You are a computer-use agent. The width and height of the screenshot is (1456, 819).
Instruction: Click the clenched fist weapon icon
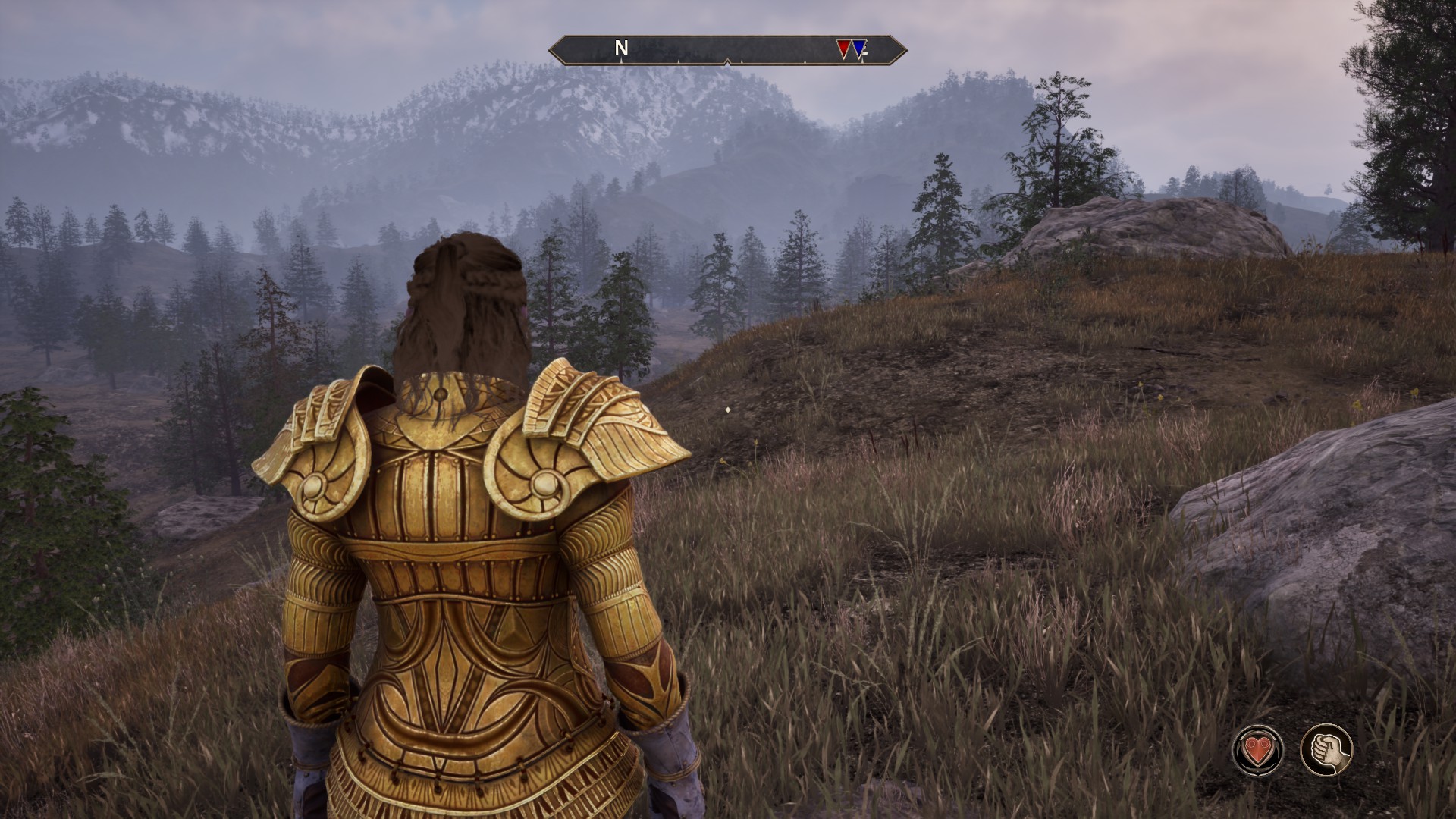point(1326,750)
